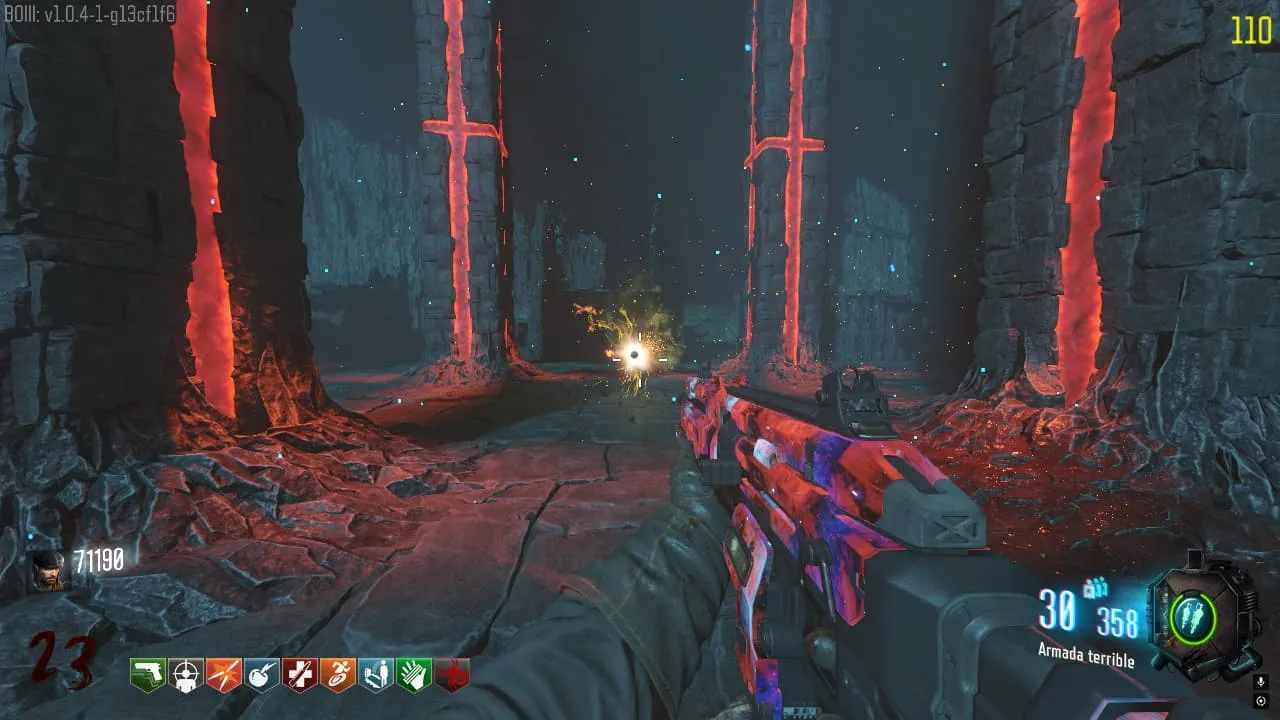Choose the orange Double Tap perk icon
1280x720 pixels.
tap(224, 676)
